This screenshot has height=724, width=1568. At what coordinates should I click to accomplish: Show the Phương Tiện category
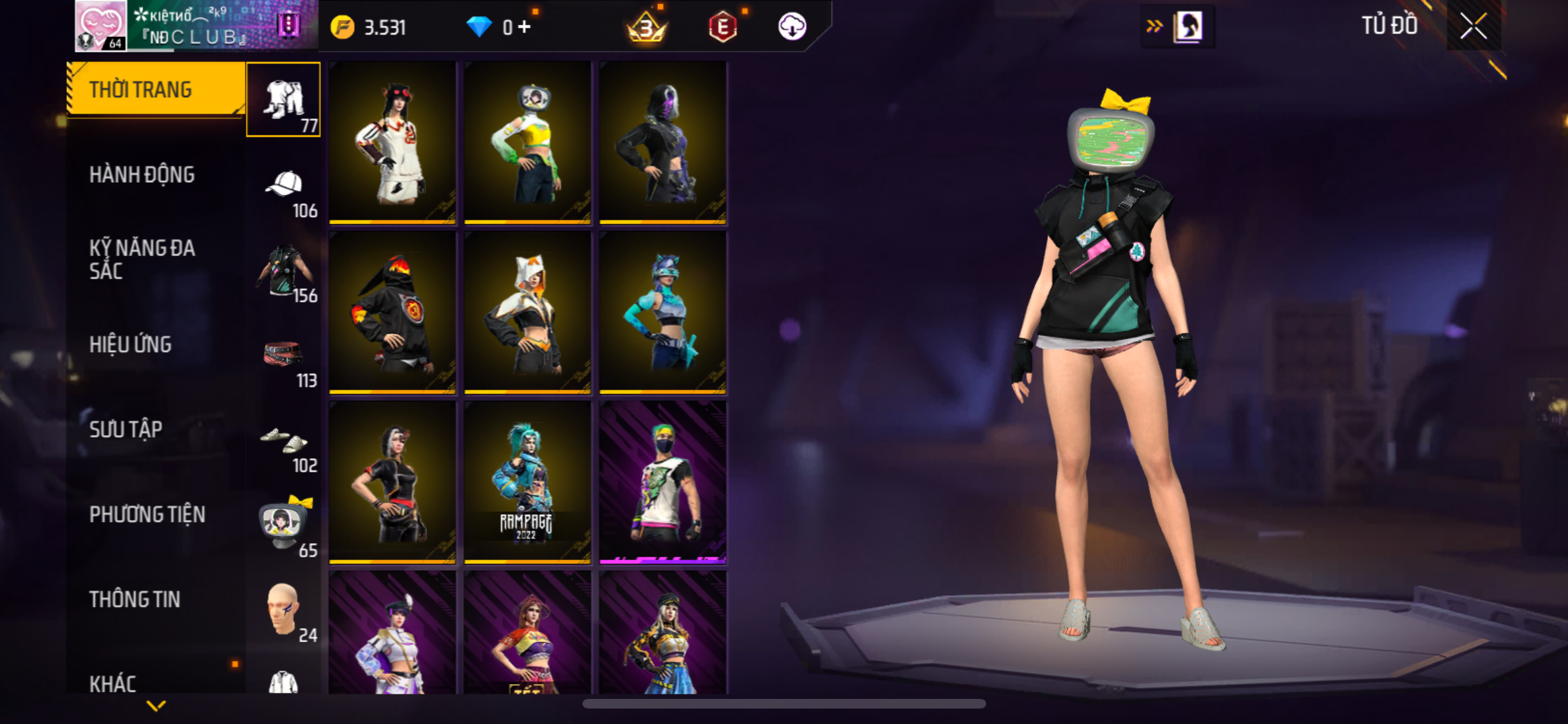pos(147,514)
